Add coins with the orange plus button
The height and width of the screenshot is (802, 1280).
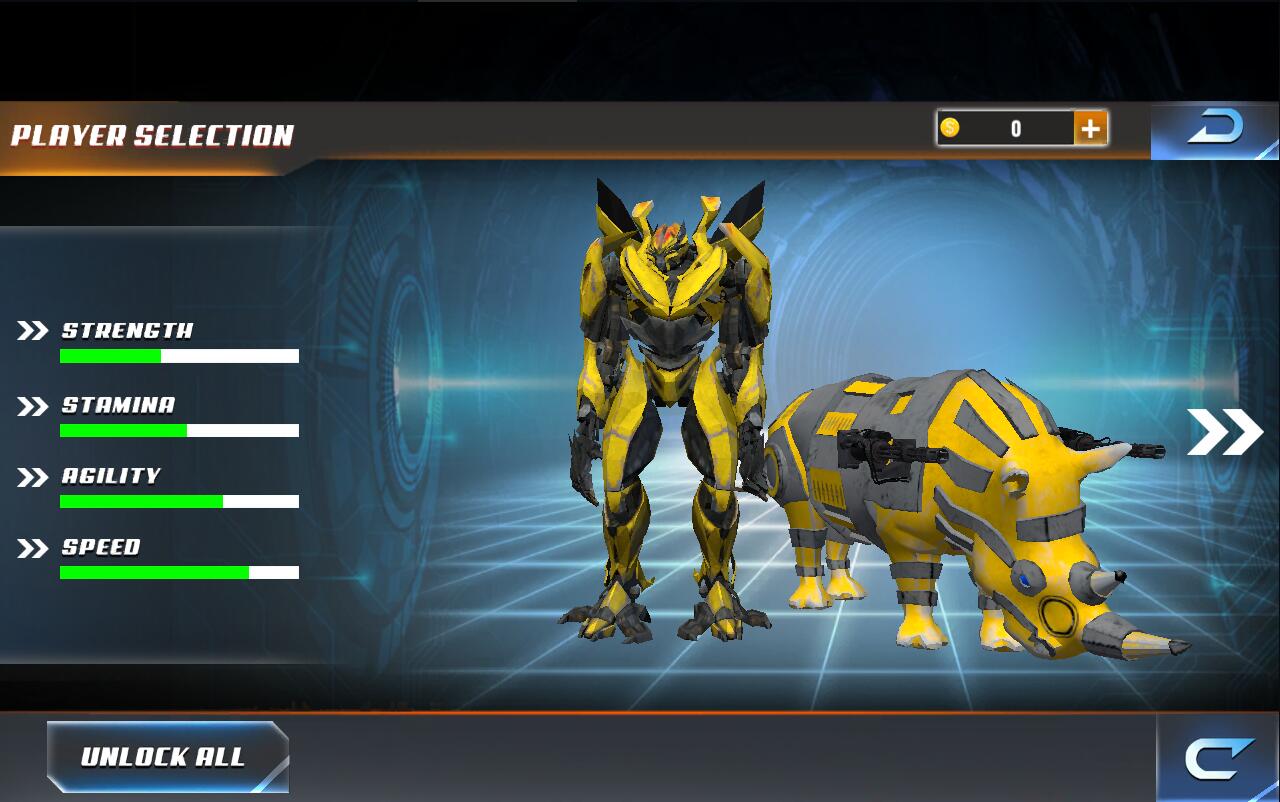[x=1090, y=128]
